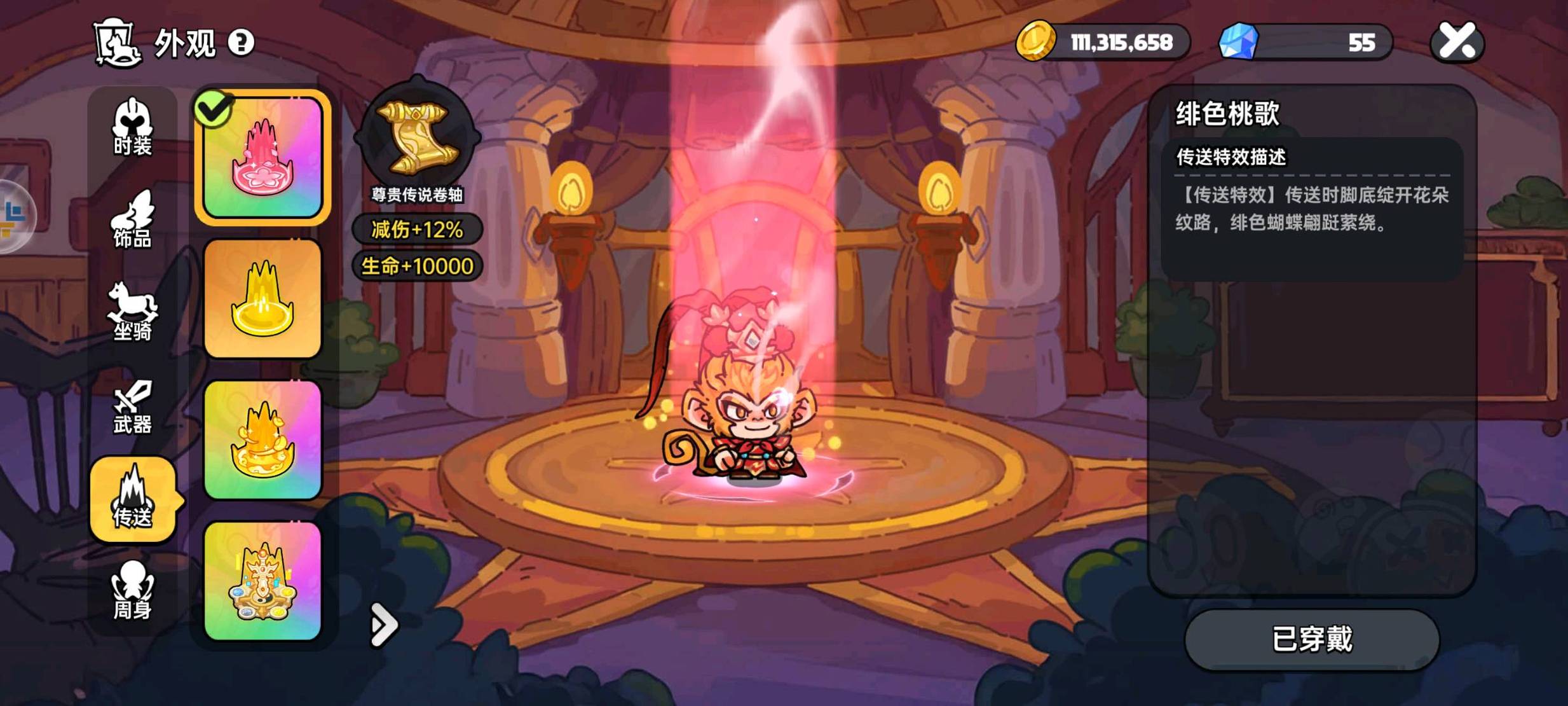Switch to the 时装 costume tab
Screen dimensions: 1568x706
(x=132, y=127)
